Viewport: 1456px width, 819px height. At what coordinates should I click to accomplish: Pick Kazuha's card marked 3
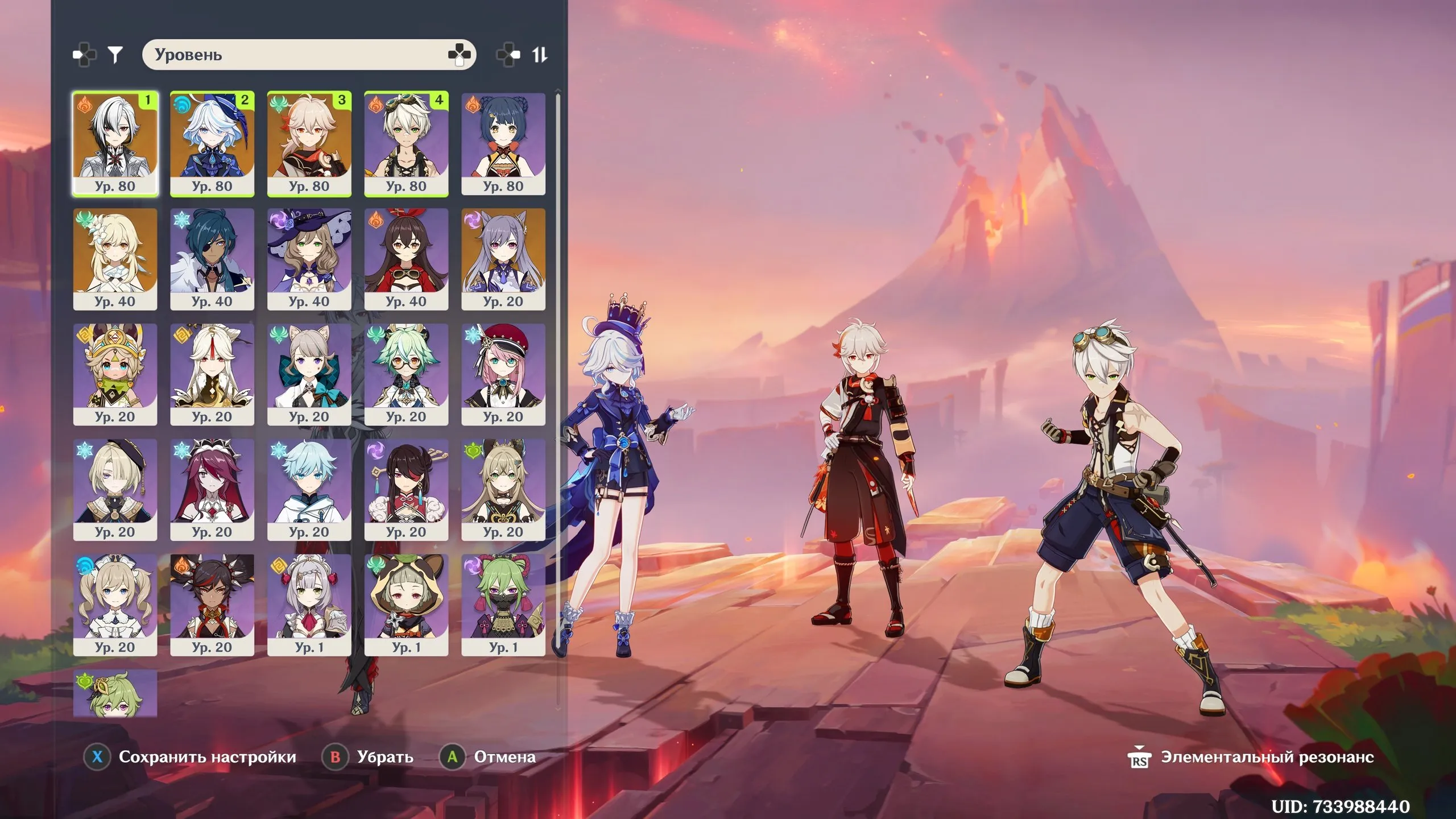pyautogui.click(x=309, y=144)
